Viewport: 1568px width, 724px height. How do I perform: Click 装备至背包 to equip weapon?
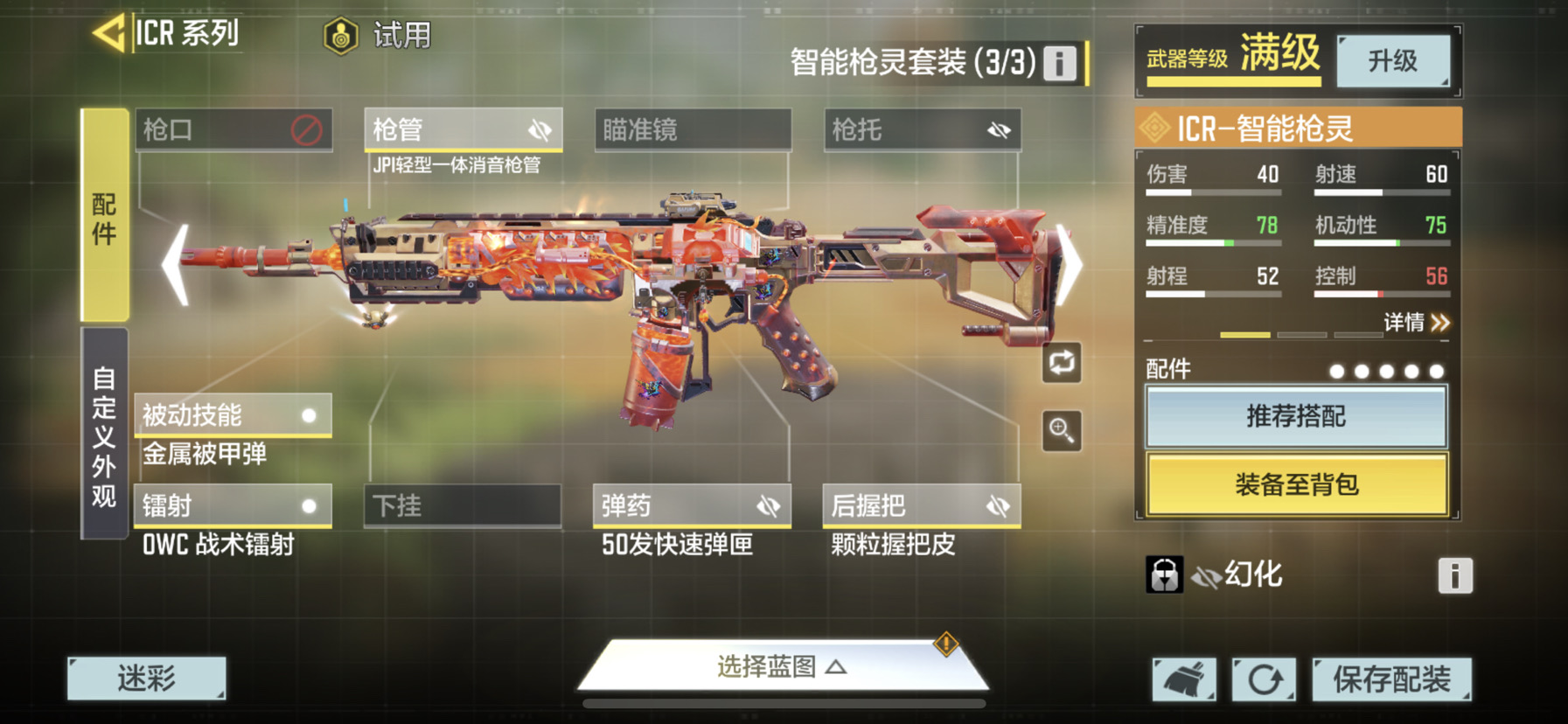point(1296,484)
